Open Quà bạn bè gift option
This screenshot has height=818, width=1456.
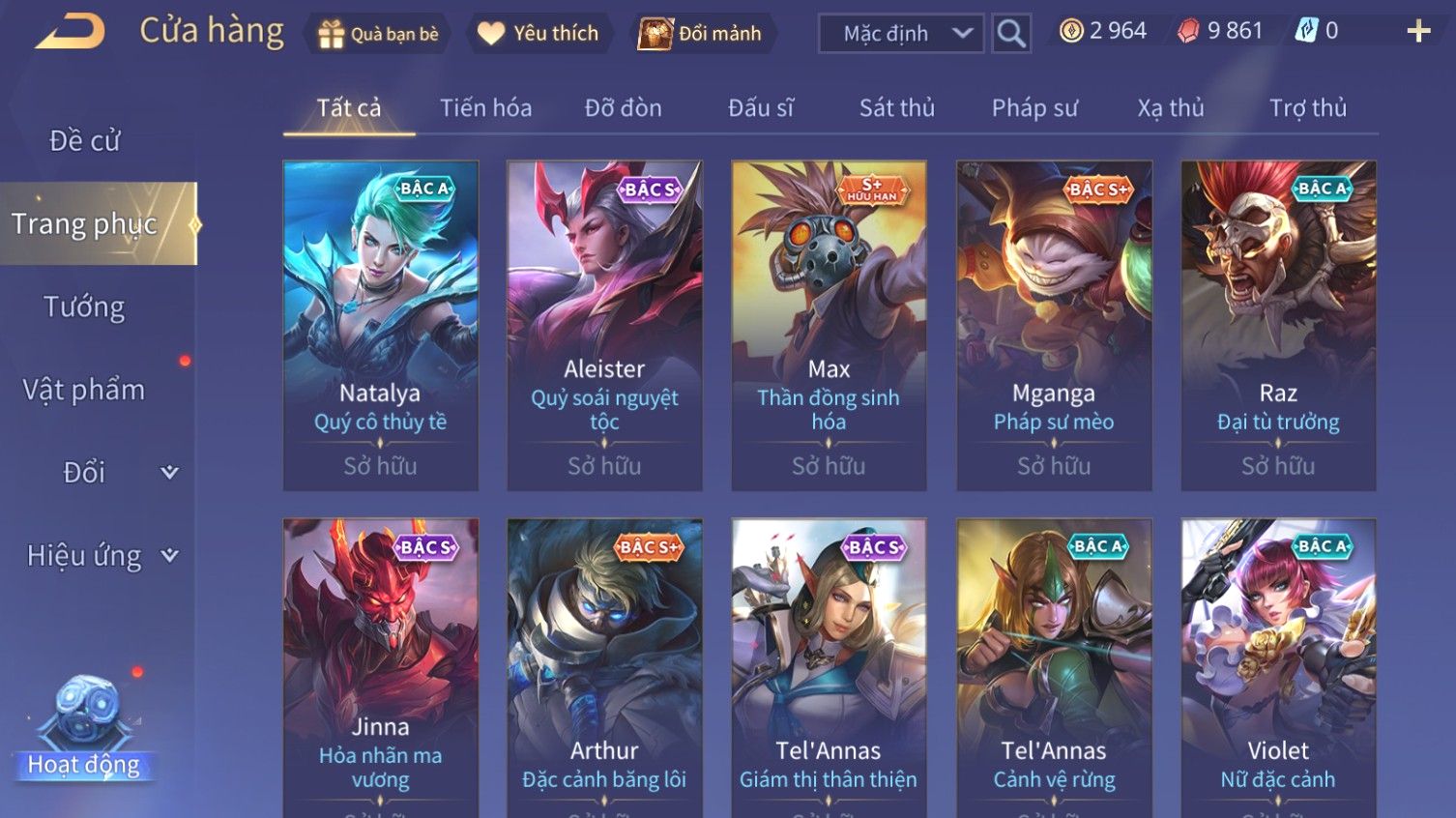point(378,34)
